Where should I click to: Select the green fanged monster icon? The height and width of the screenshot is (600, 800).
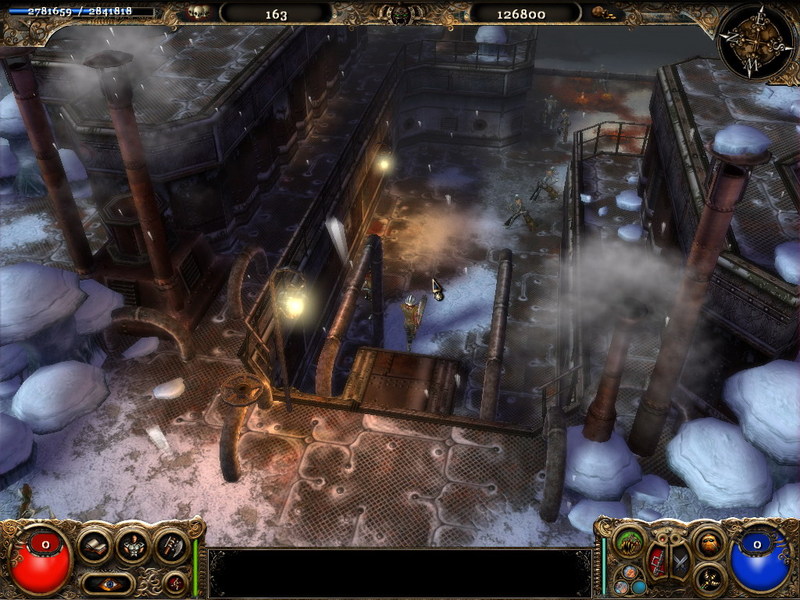click(630, 541)
